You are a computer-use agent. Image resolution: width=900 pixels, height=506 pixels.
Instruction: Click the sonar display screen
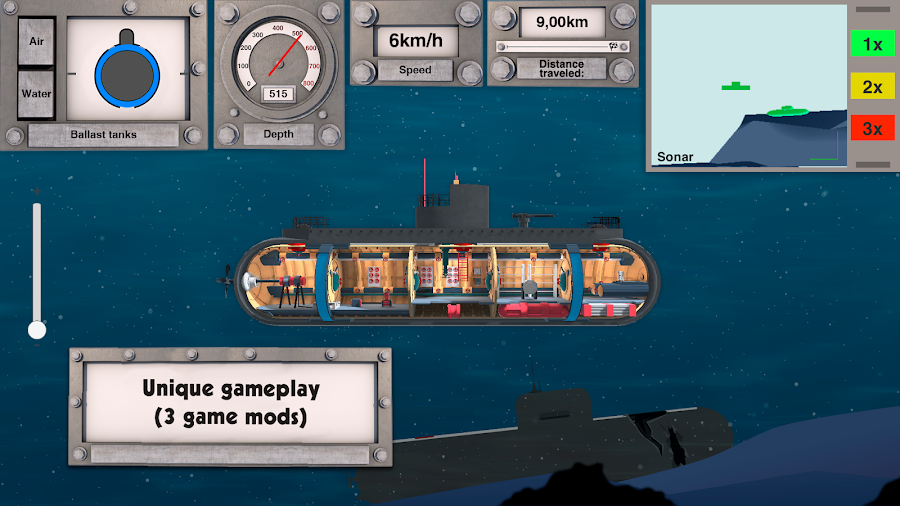coord(748,85)
